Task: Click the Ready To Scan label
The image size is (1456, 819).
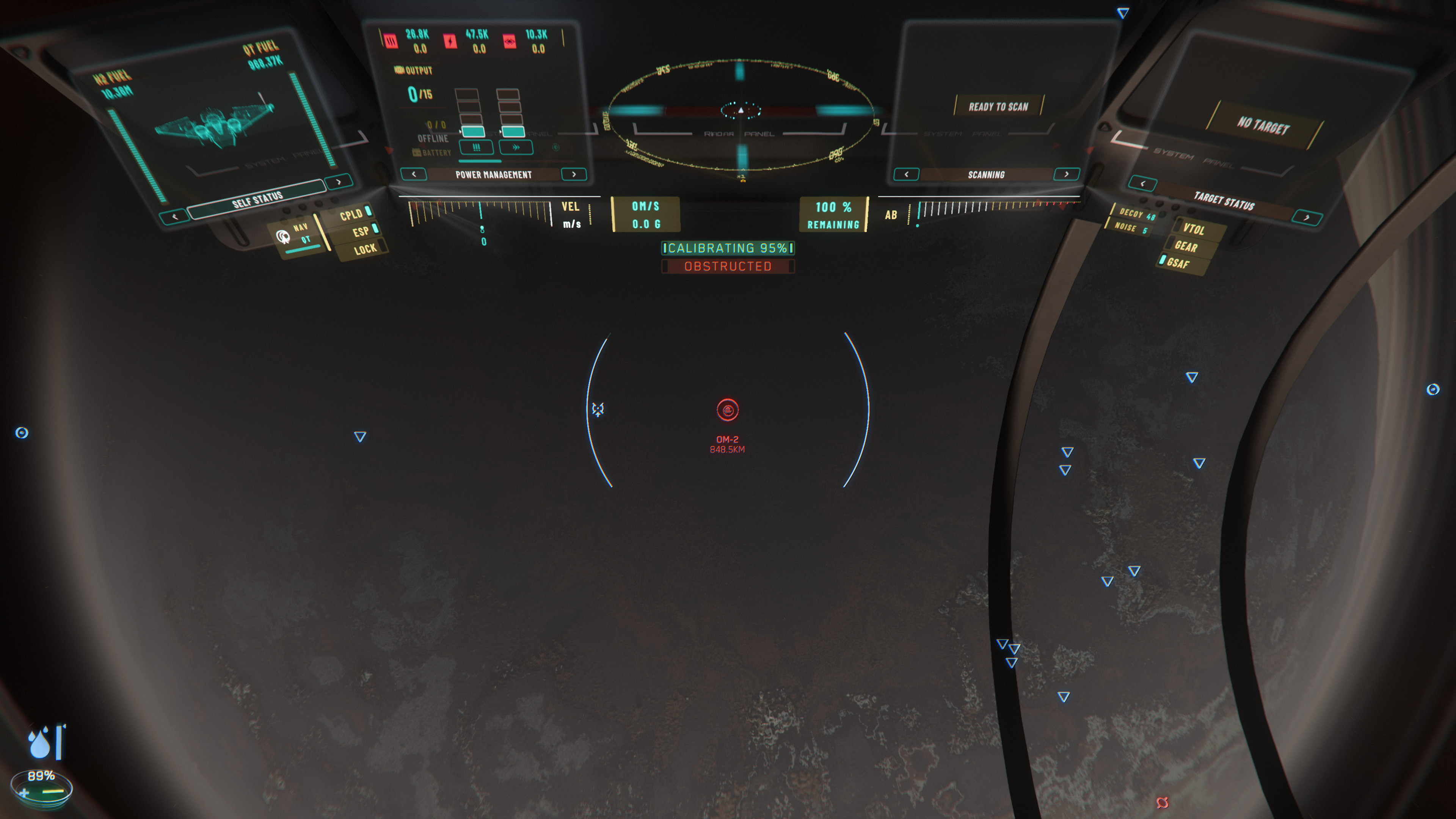Action: pos(998,106)
